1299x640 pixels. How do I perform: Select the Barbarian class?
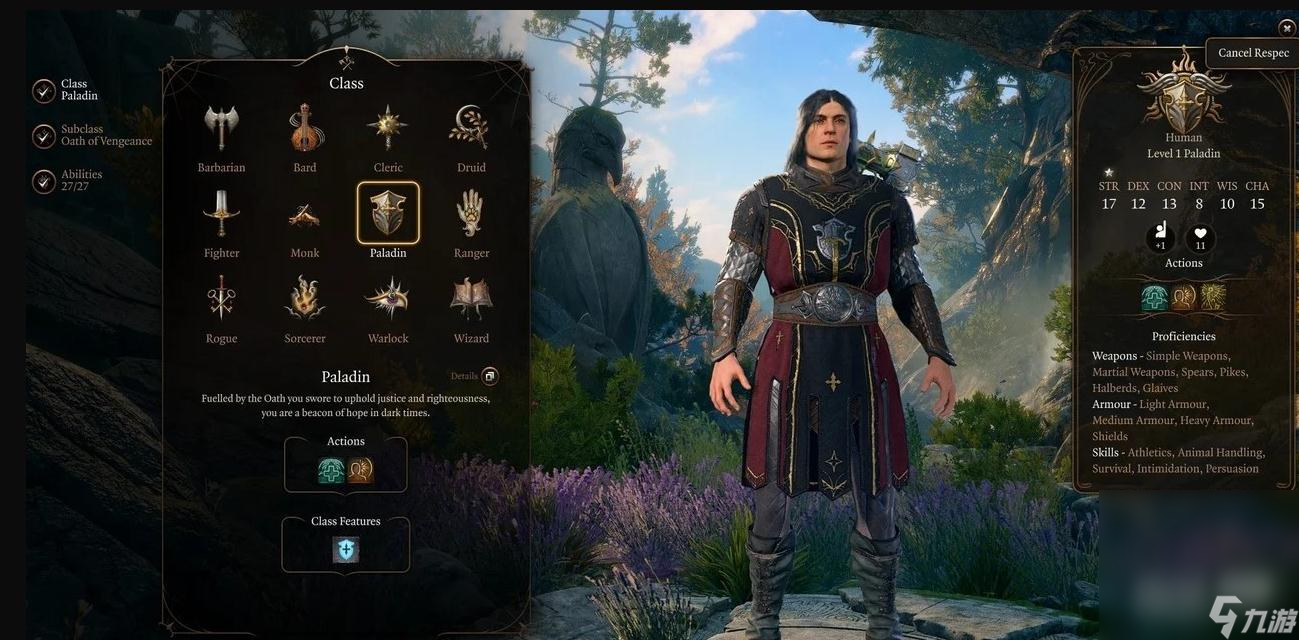click(x=221, y=128)
